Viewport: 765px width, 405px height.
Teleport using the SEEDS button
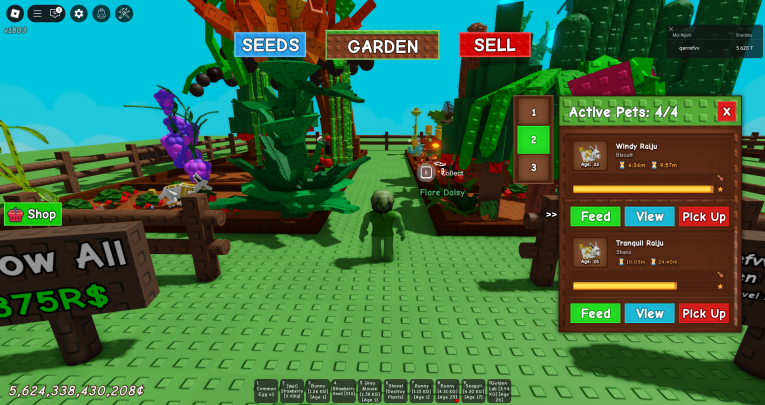tap(271, 45)
